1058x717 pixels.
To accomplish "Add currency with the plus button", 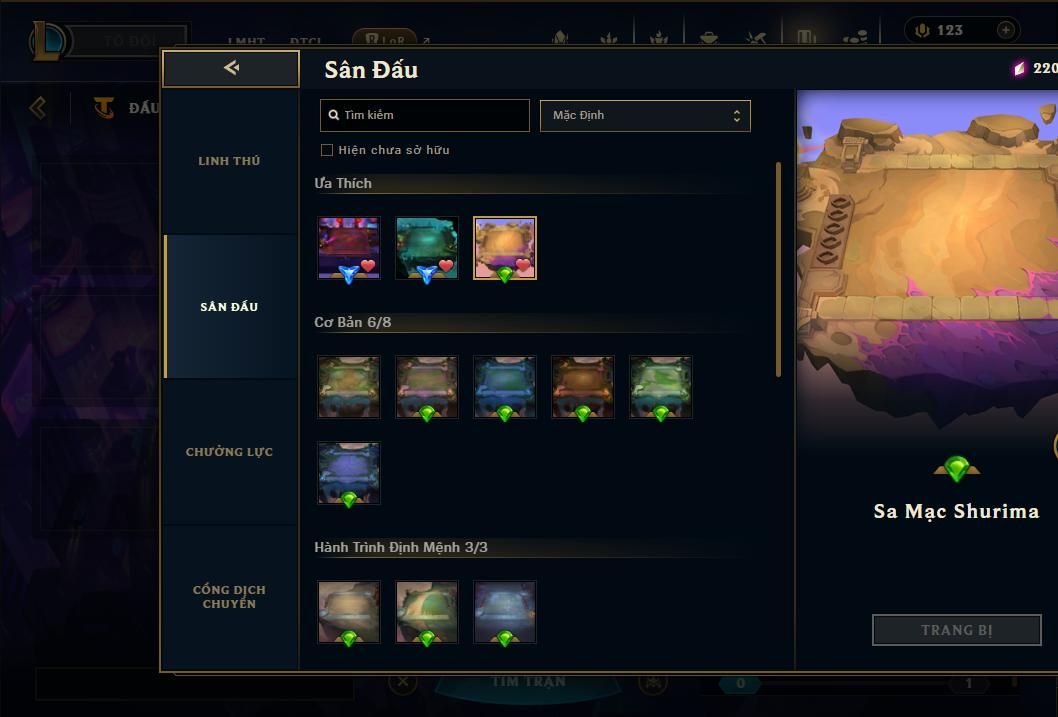I will 1005,30.
